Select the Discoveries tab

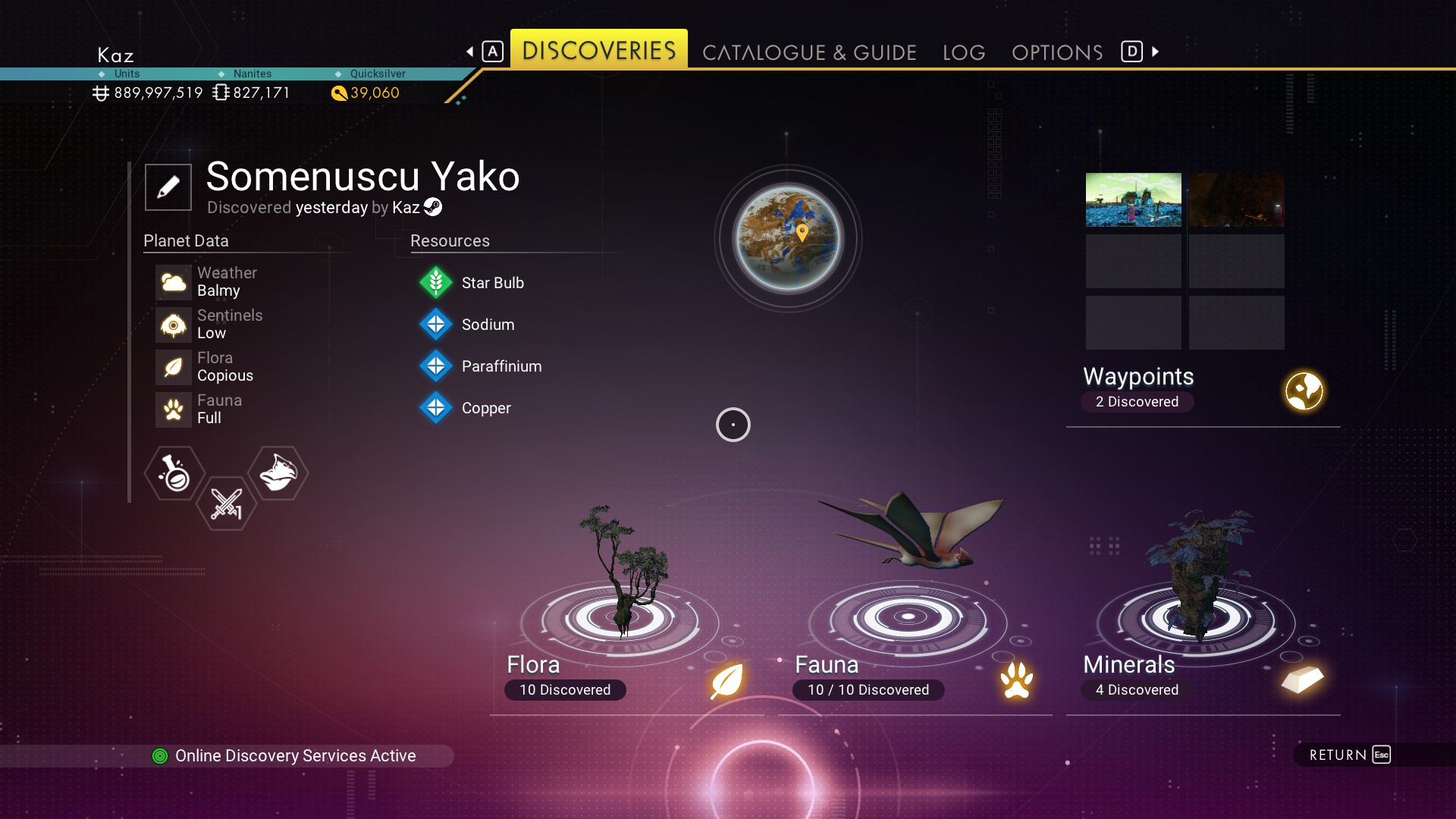(599, 51)
